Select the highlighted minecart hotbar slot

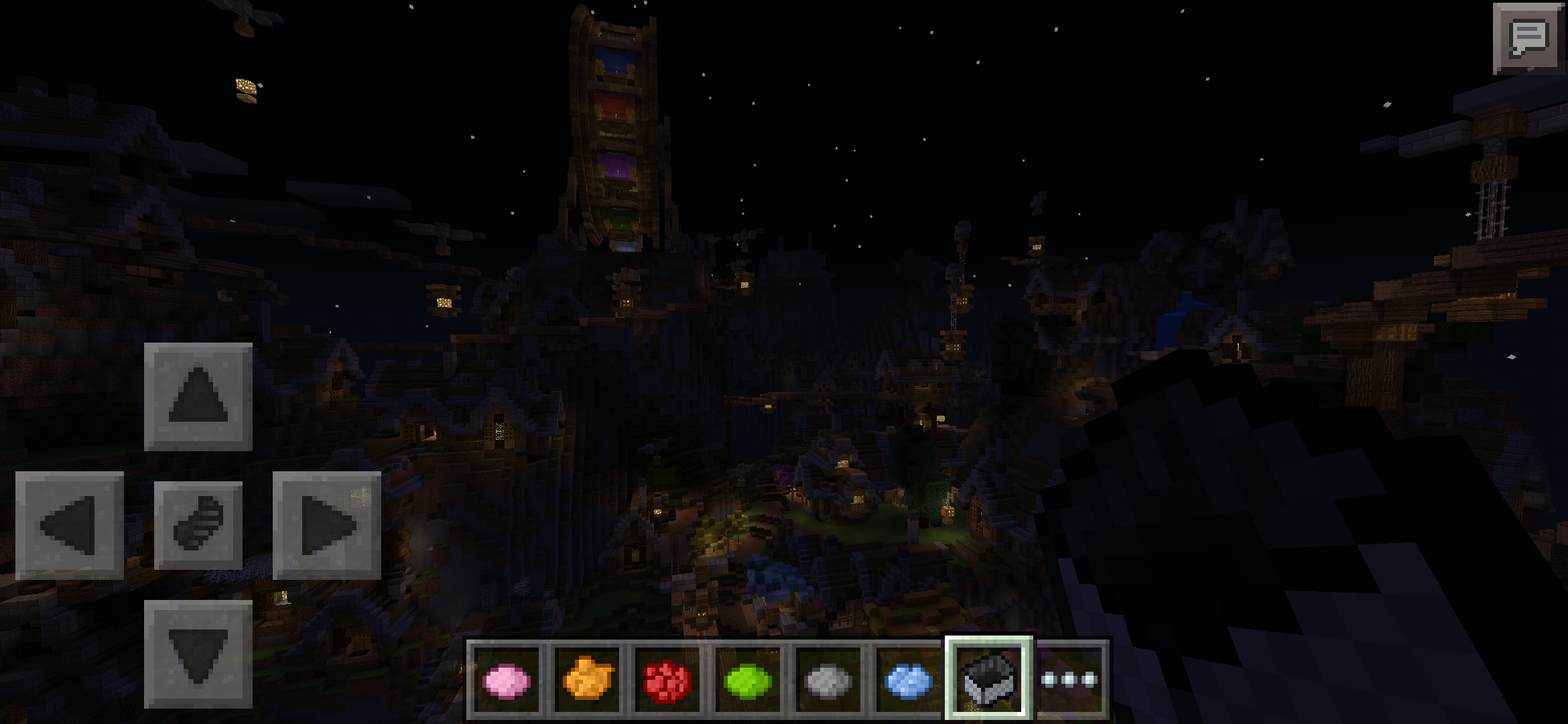coord(989,678)
